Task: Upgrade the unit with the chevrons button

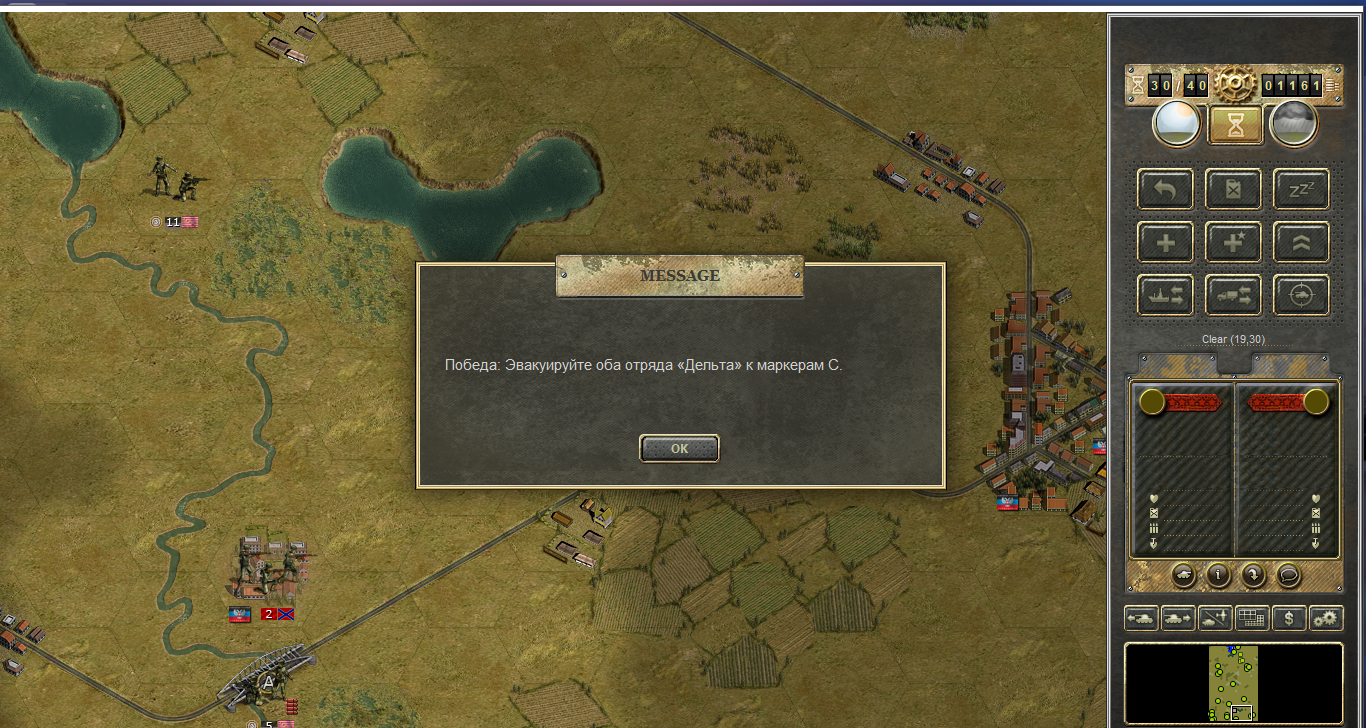Action: [x=1301, y=242]
